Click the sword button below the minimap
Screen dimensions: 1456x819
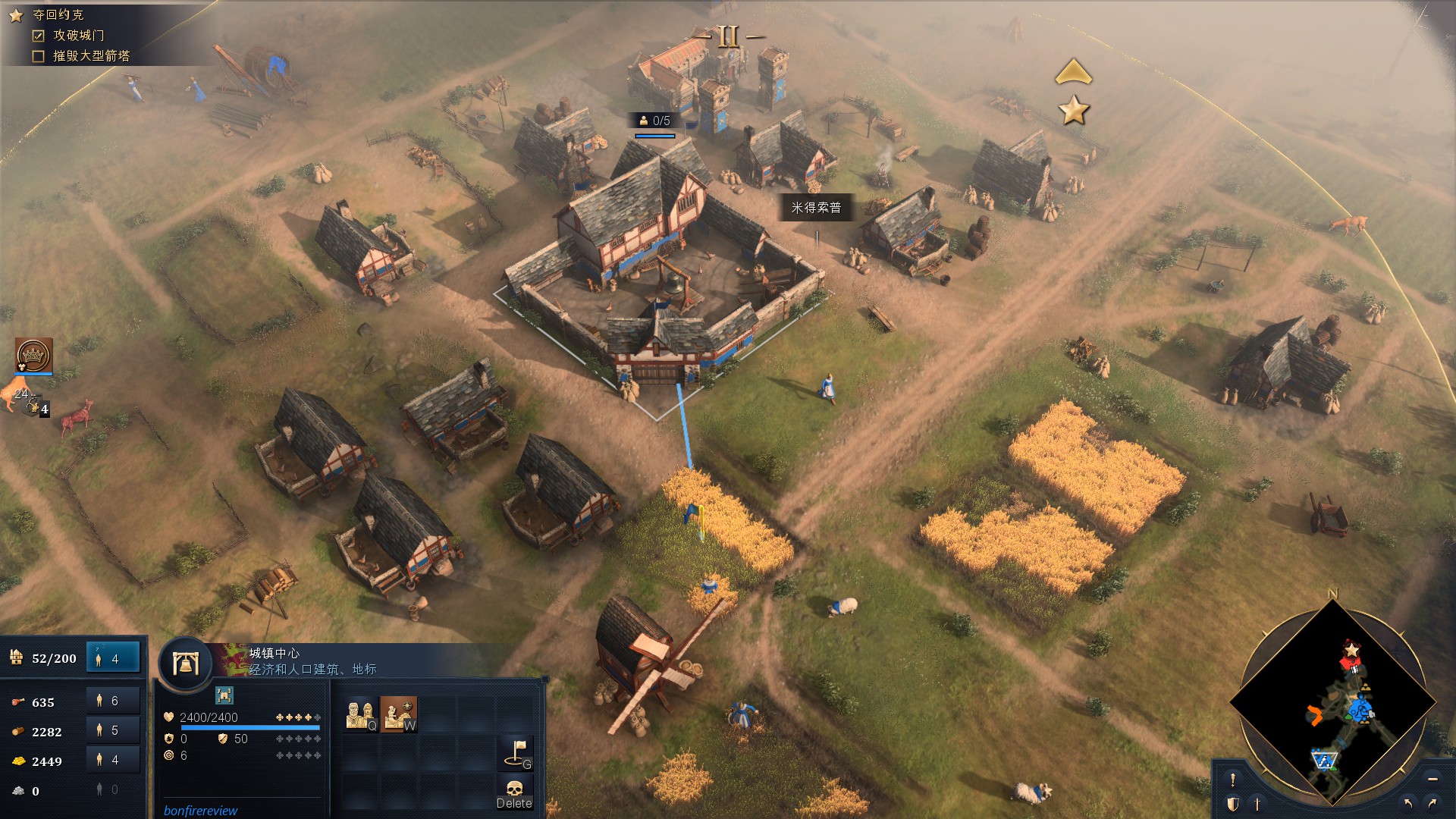coord(1257,804)
